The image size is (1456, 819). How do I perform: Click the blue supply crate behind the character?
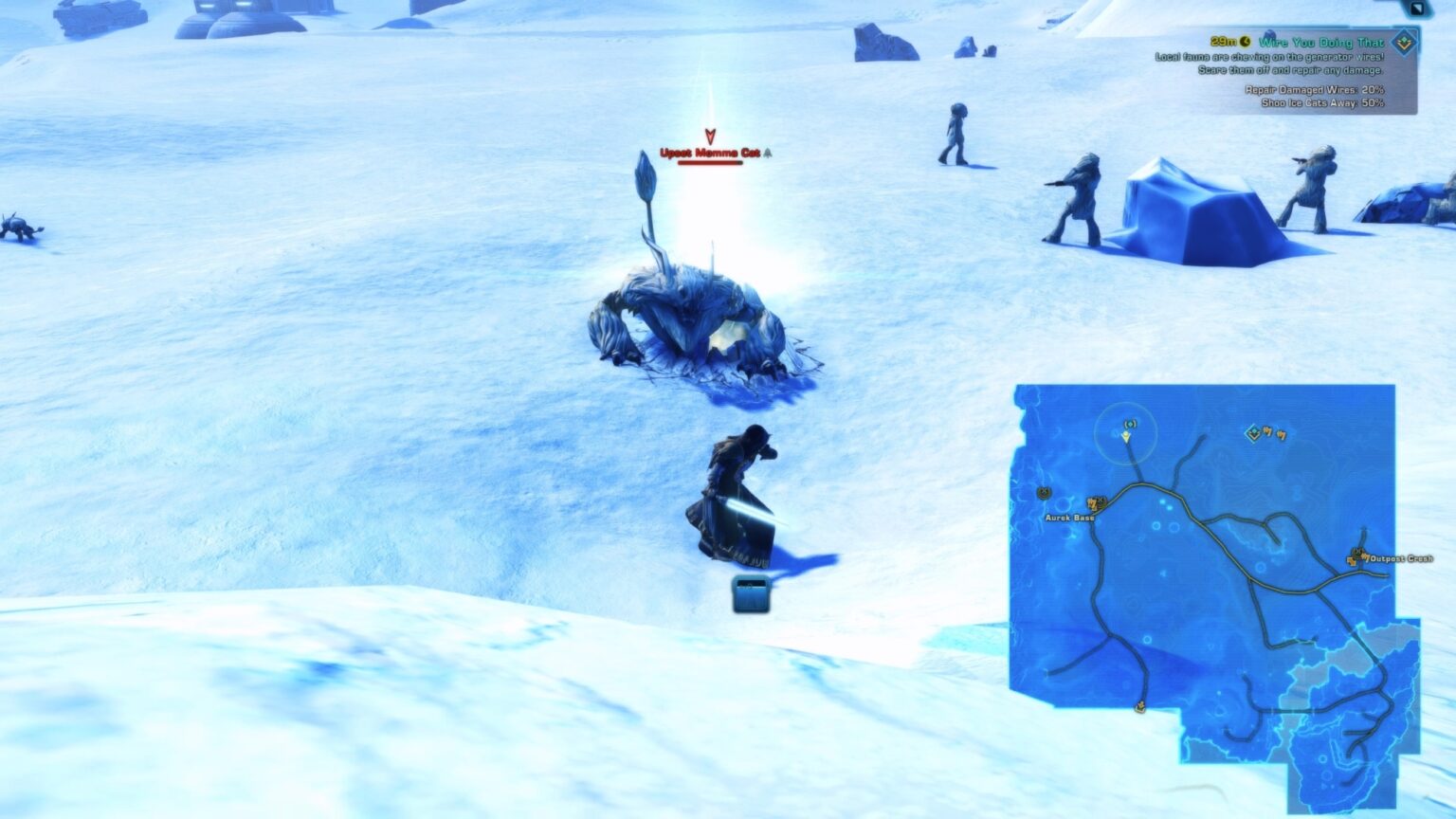pos(751,593)
